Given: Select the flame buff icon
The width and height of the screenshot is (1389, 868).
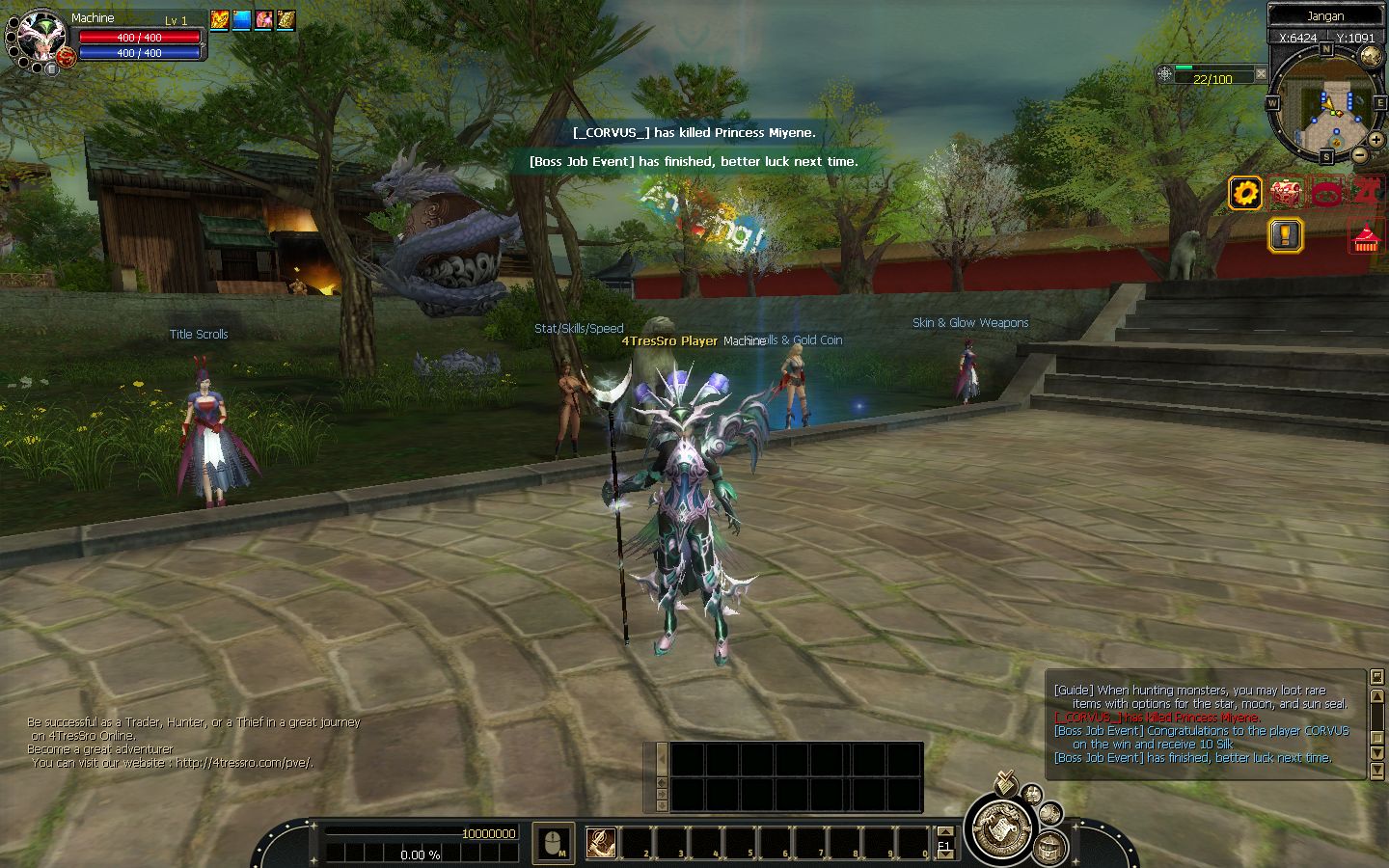Looking at the screenshot, I should coord(219,19).
